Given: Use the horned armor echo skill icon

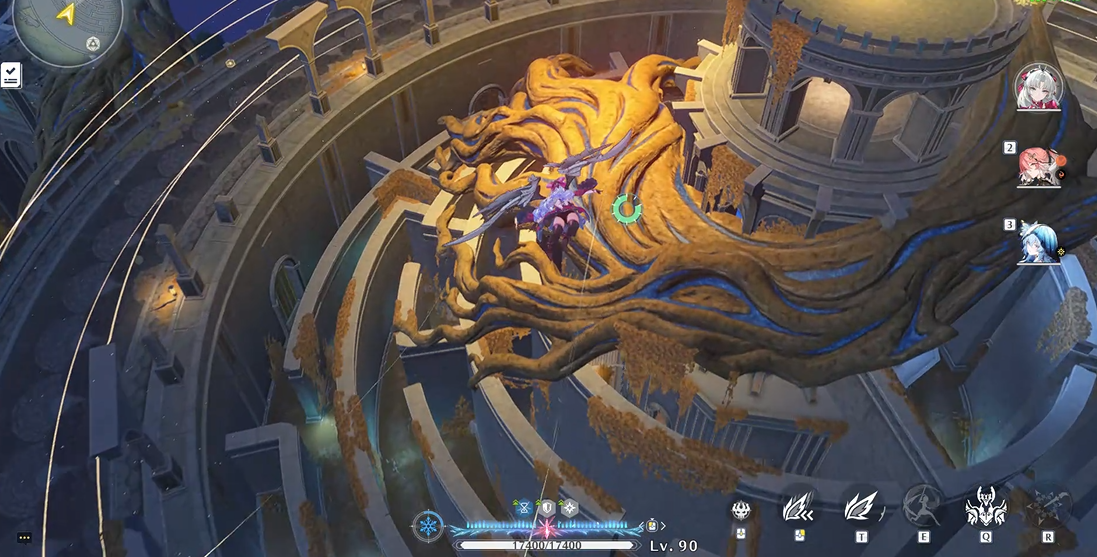Looking at the screenshot, I should pyautogui.click(x=984, y=507).
